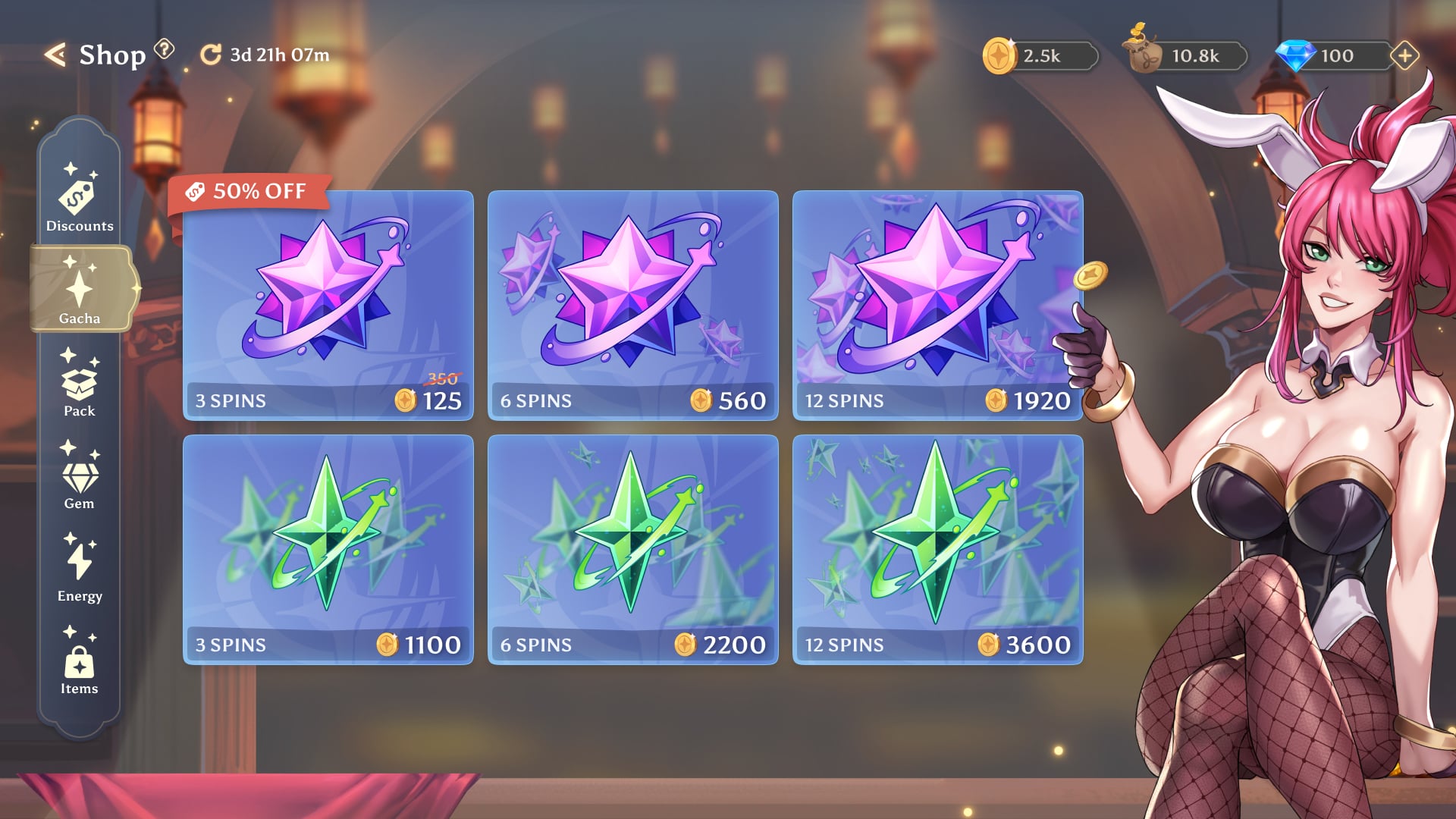Image resolution: width=1456 pixels, height=819 pixels.
Task: Select the Gacha shop tab
Action: coord(80,290)
